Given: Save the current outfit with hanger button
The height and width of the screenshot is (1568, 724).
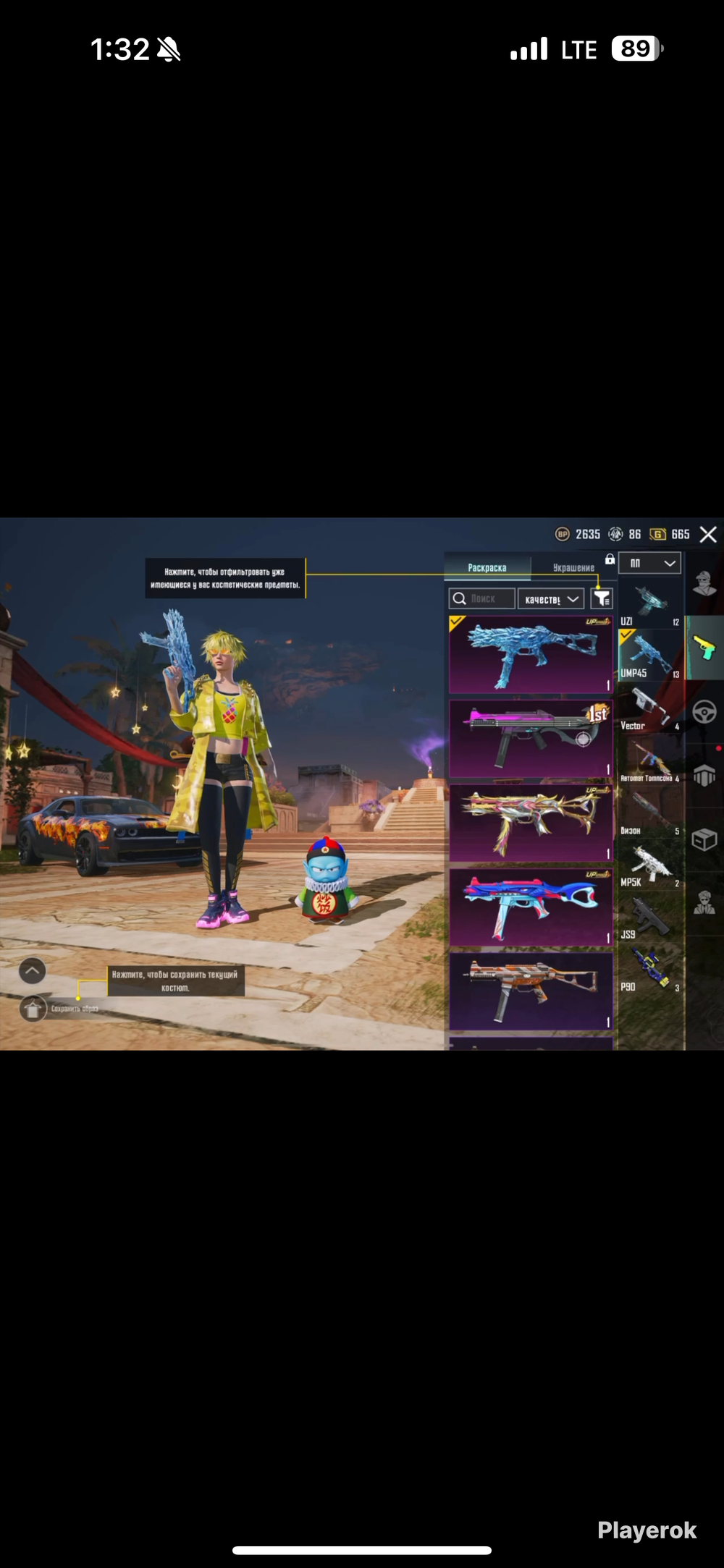Looking at the screenshot, I should 33,1008.
